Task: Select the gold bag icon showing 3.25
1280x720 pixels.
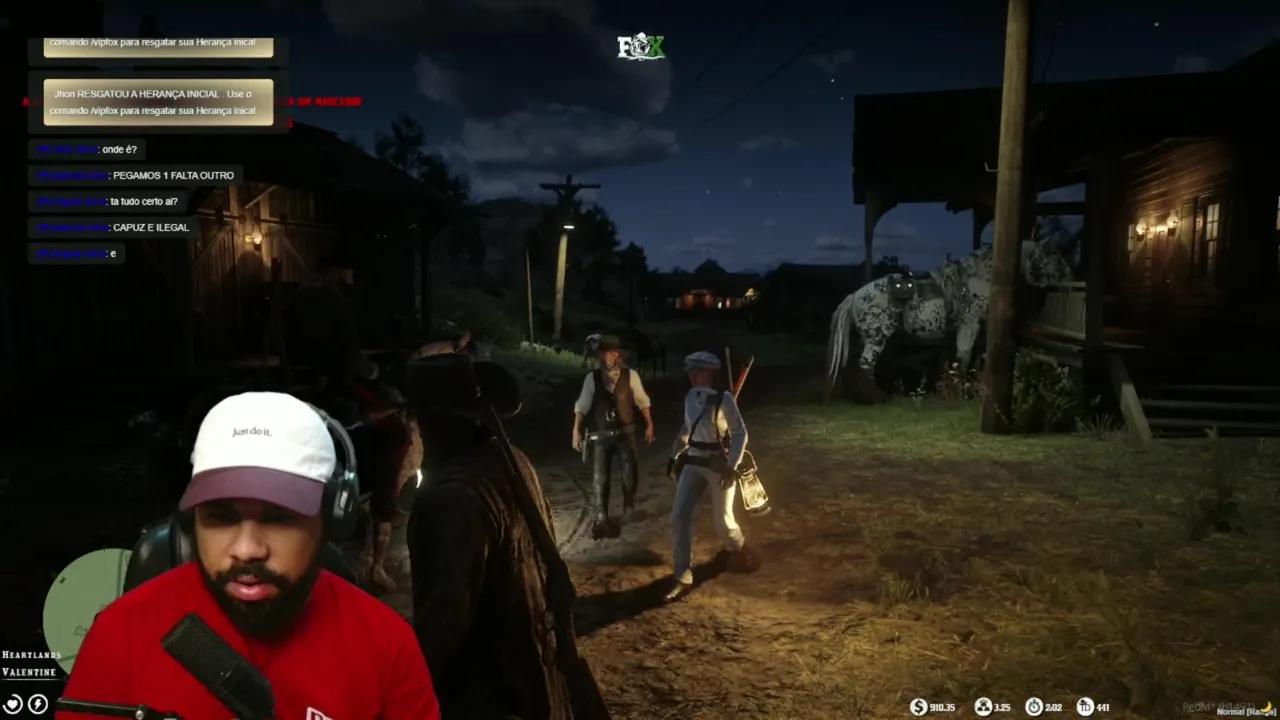Action: click(984, 707)
